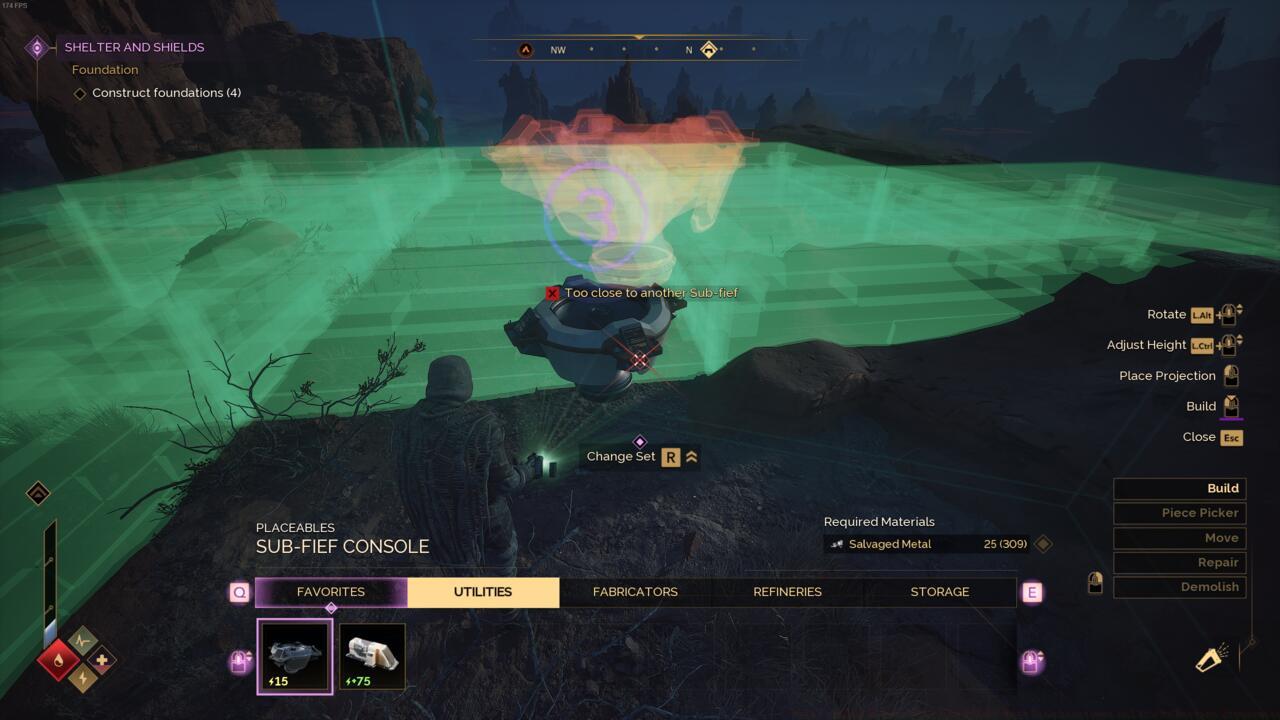Toggle the padlock beside the Demolish button
The height and width of the screenshot is (720, 1280).
[x=1095, y=583]
